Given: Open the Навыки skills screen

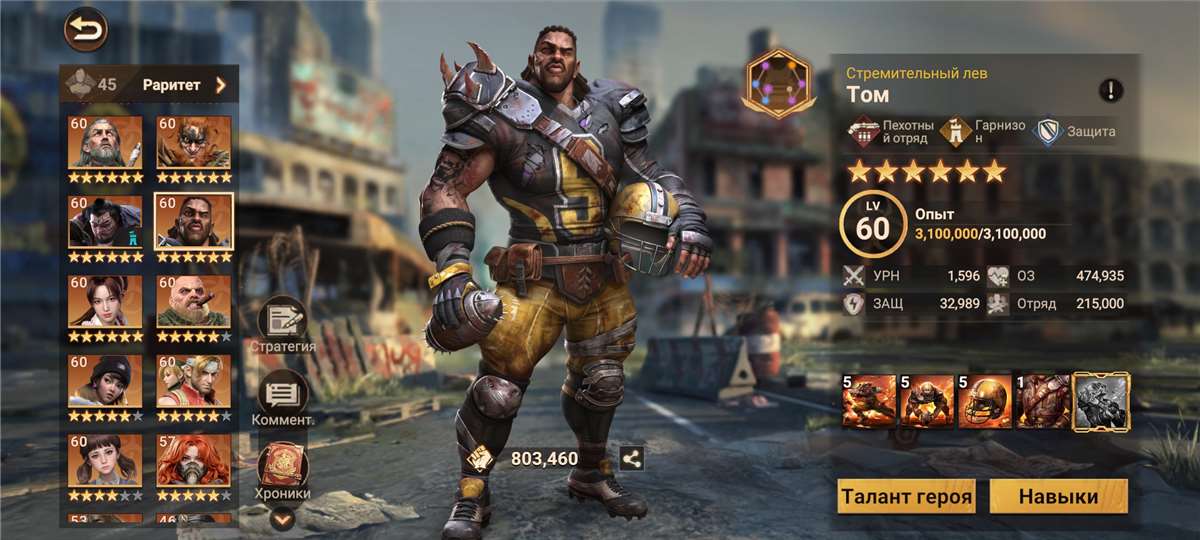Looking at the screenshot, I should (x=1058, y=496).
